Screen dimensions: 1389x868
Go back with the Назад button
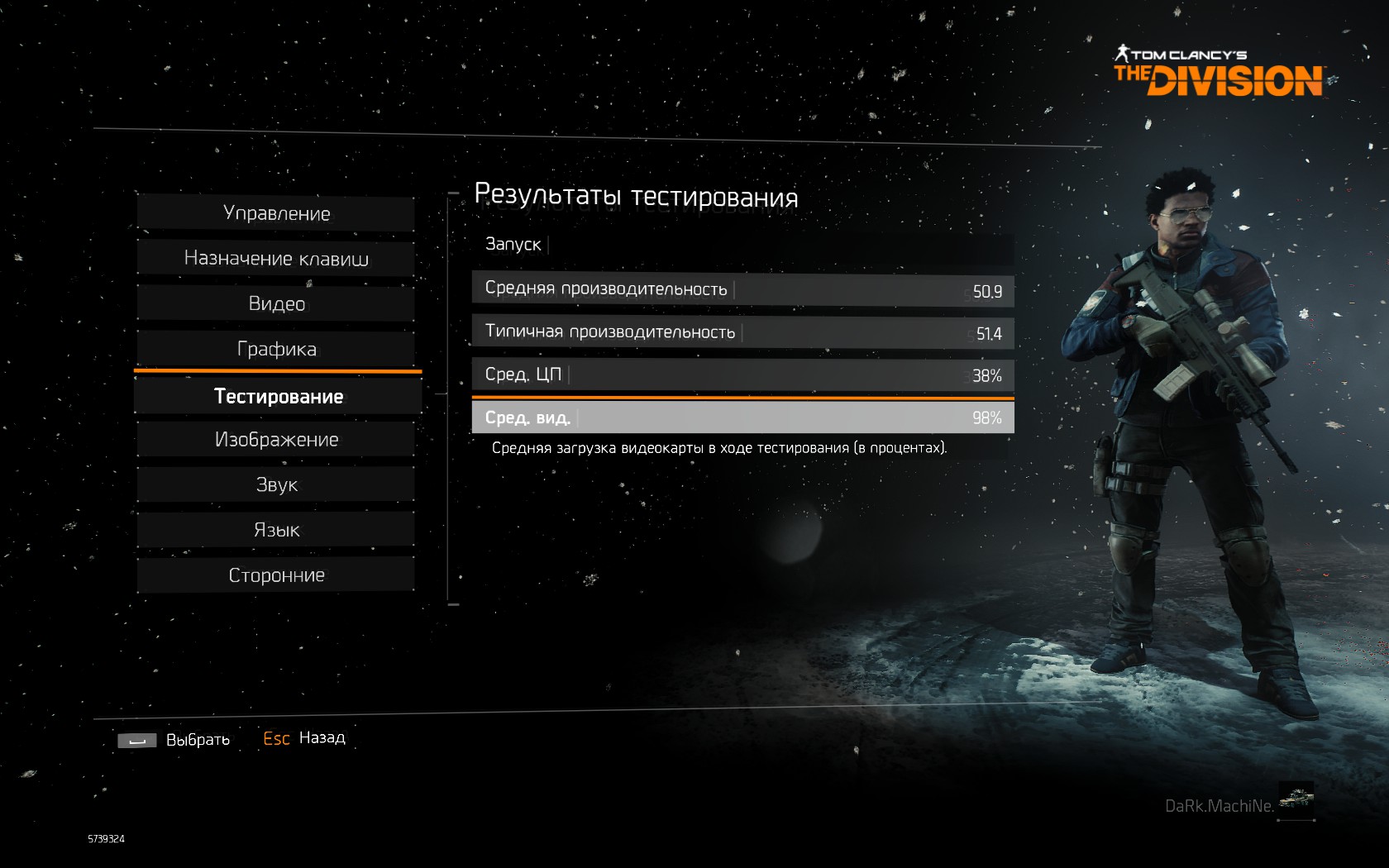304,738
